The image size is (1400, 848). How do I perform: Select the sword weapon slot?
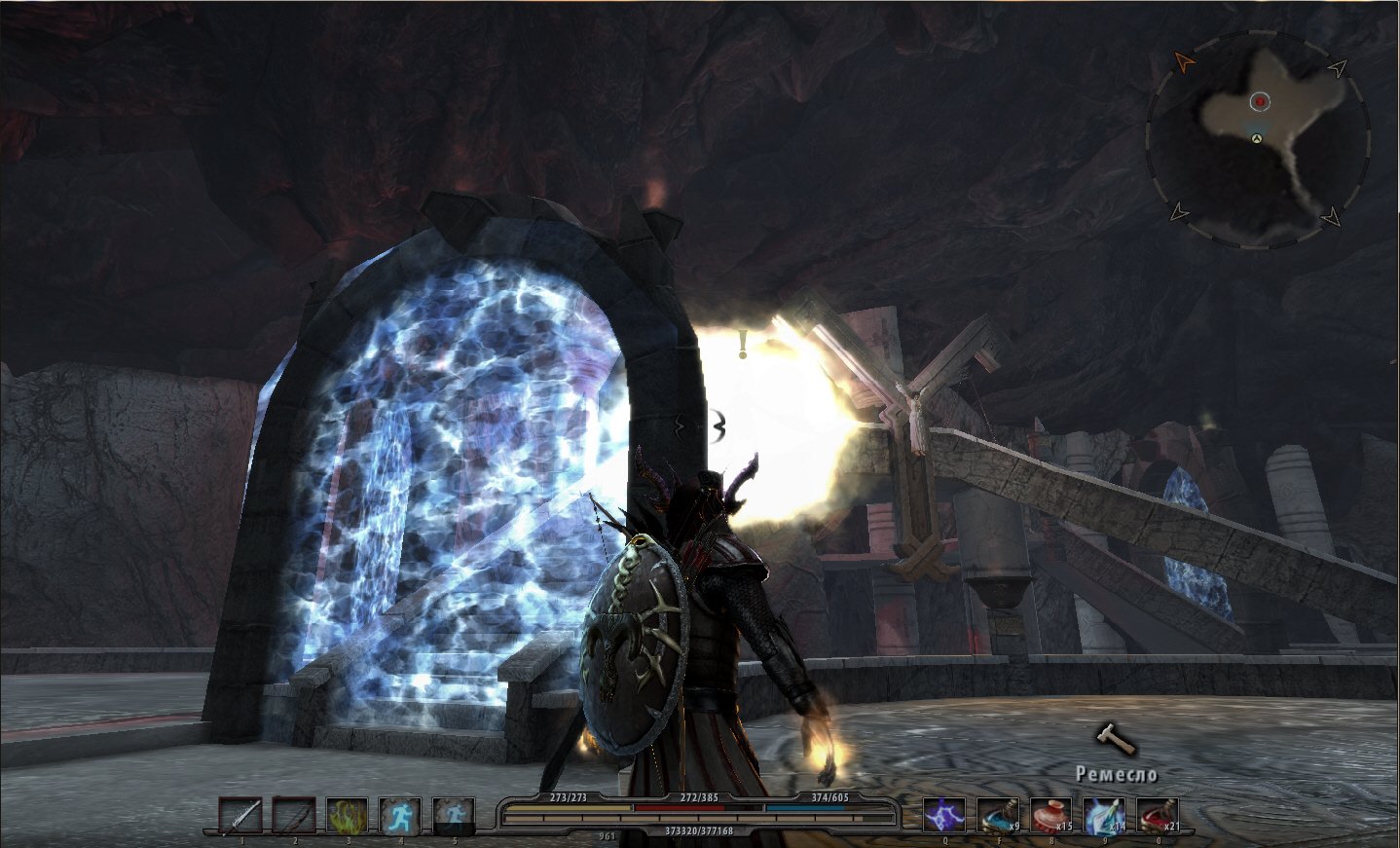pyautogui.click(x=239, y=816)
